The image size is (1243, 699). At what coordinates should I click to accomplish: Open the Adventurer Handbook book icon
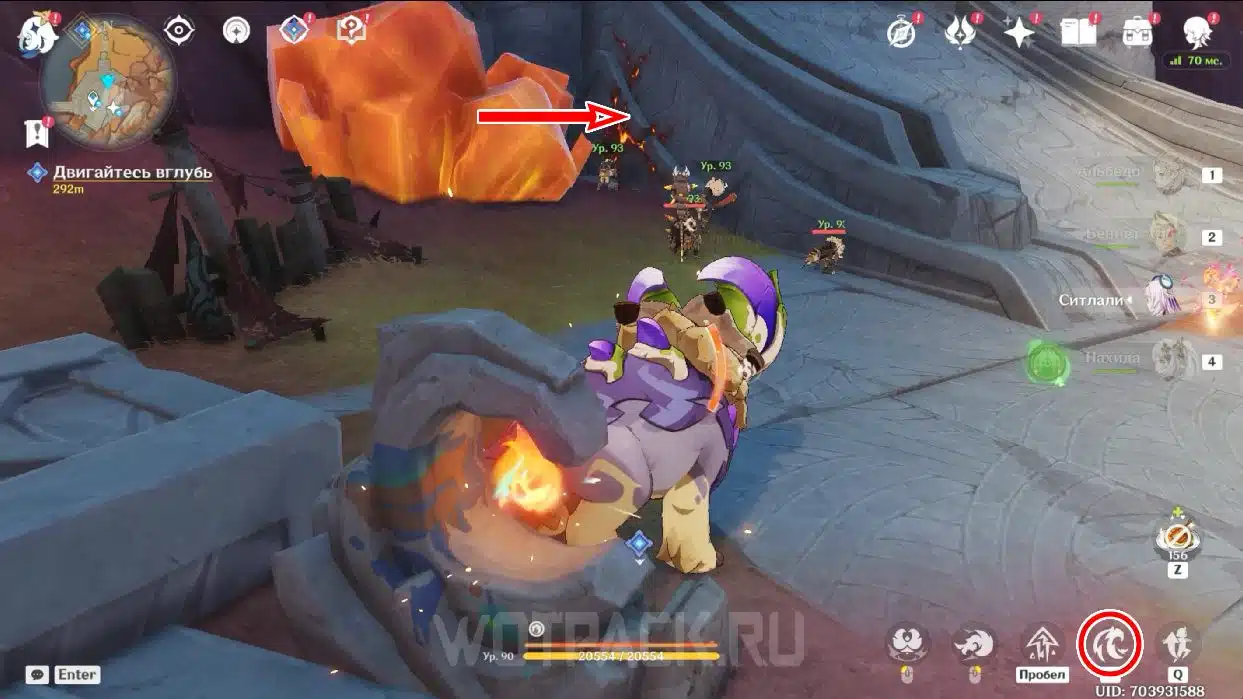pos(1078,32)
